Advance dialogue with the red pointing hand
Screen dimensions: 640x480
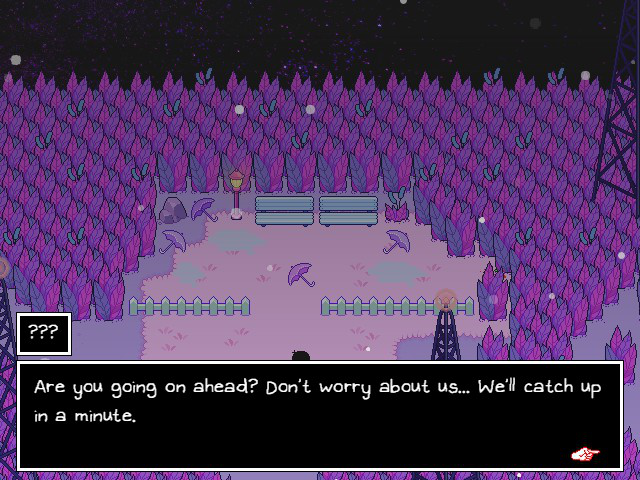[585, 454]
